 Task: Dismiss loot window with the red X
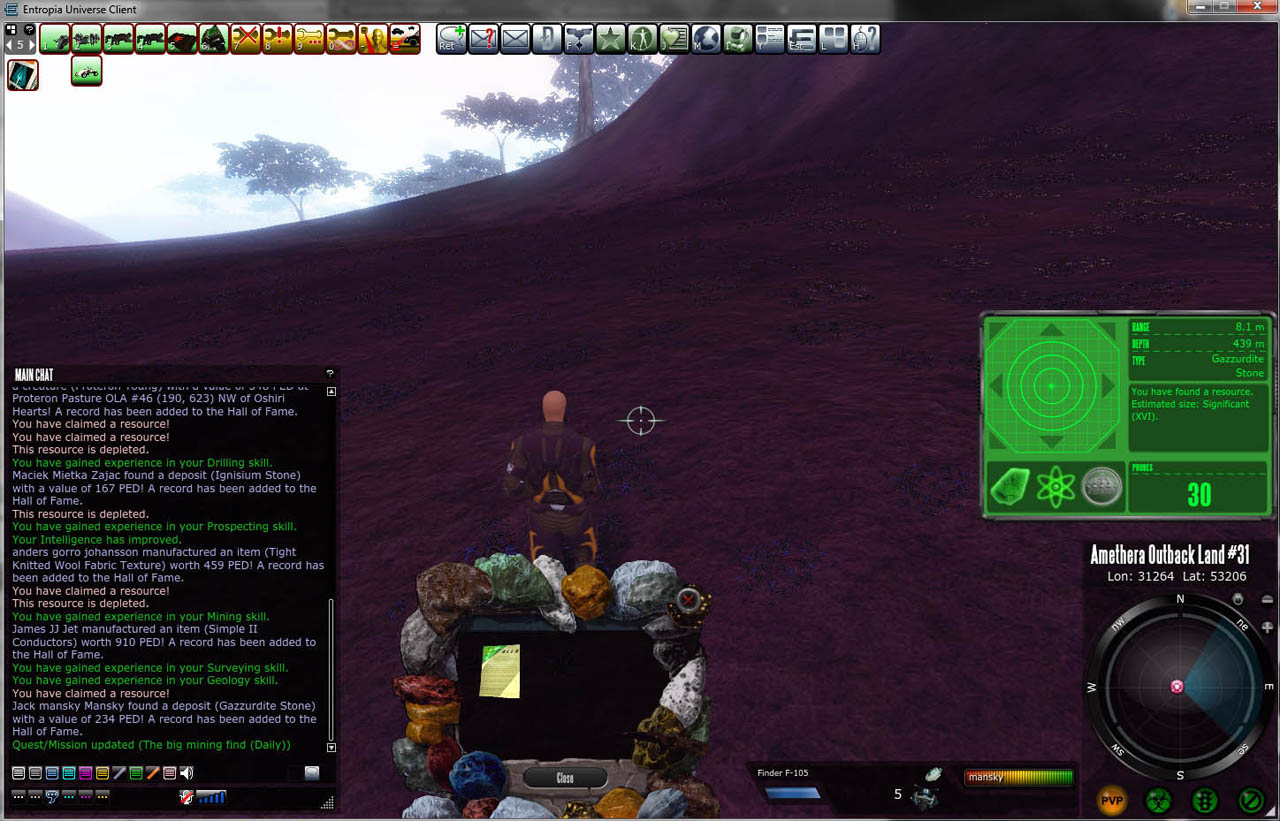pyautogui.click(x=688, y=599)
